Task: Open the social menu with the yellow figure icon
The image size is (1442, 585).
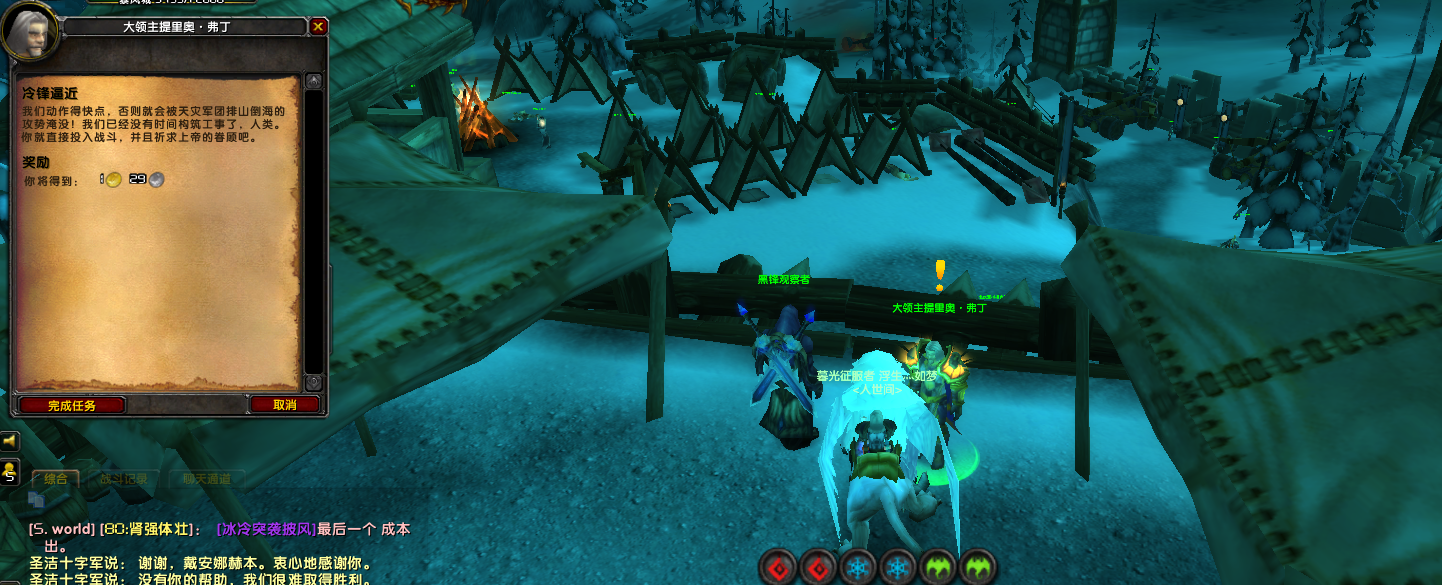Action: (x=10, y=471)
